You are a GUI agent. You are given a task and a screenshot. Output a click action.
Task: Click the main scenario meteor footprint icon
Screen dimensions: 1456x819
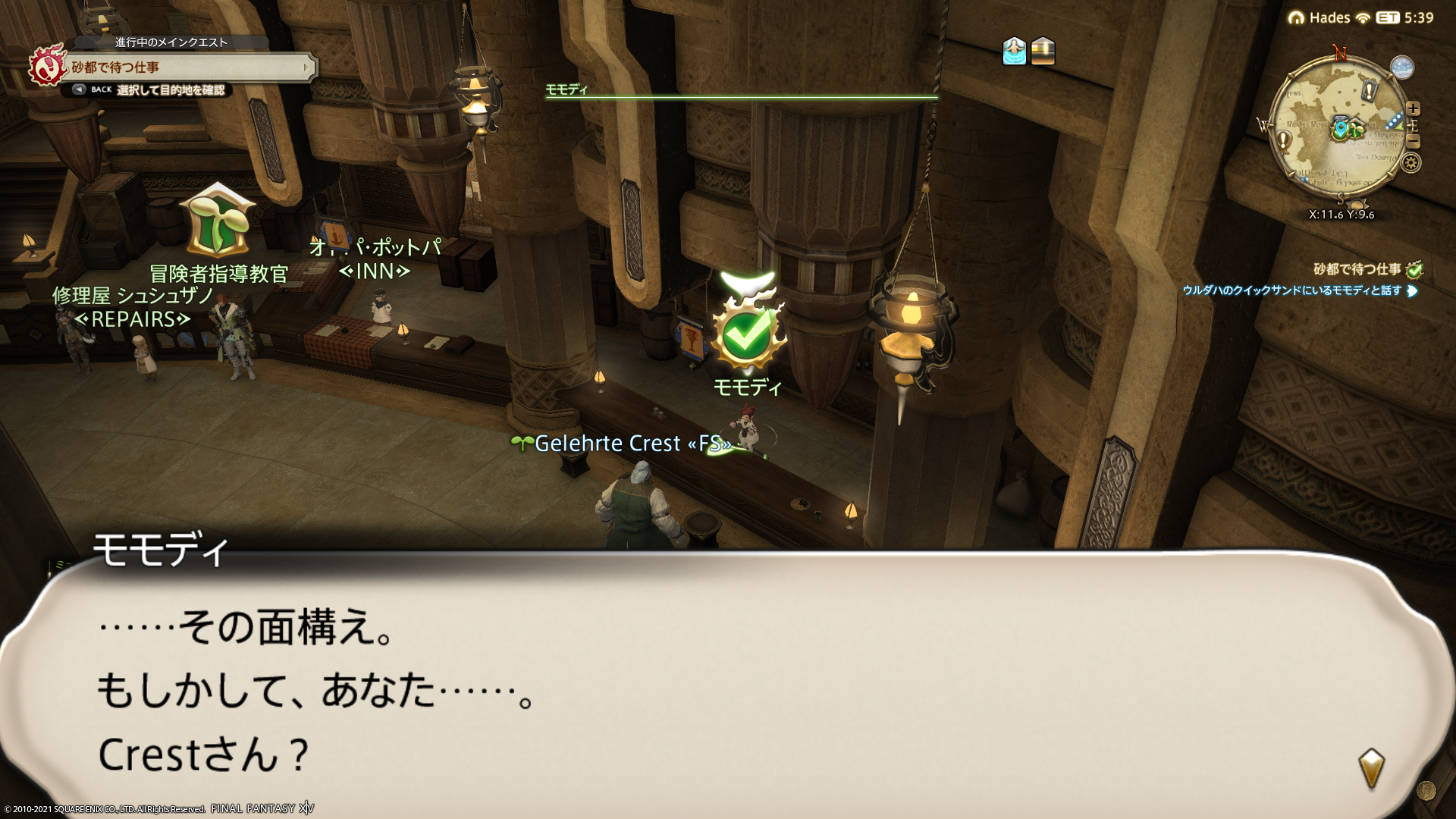coord(47,66)
